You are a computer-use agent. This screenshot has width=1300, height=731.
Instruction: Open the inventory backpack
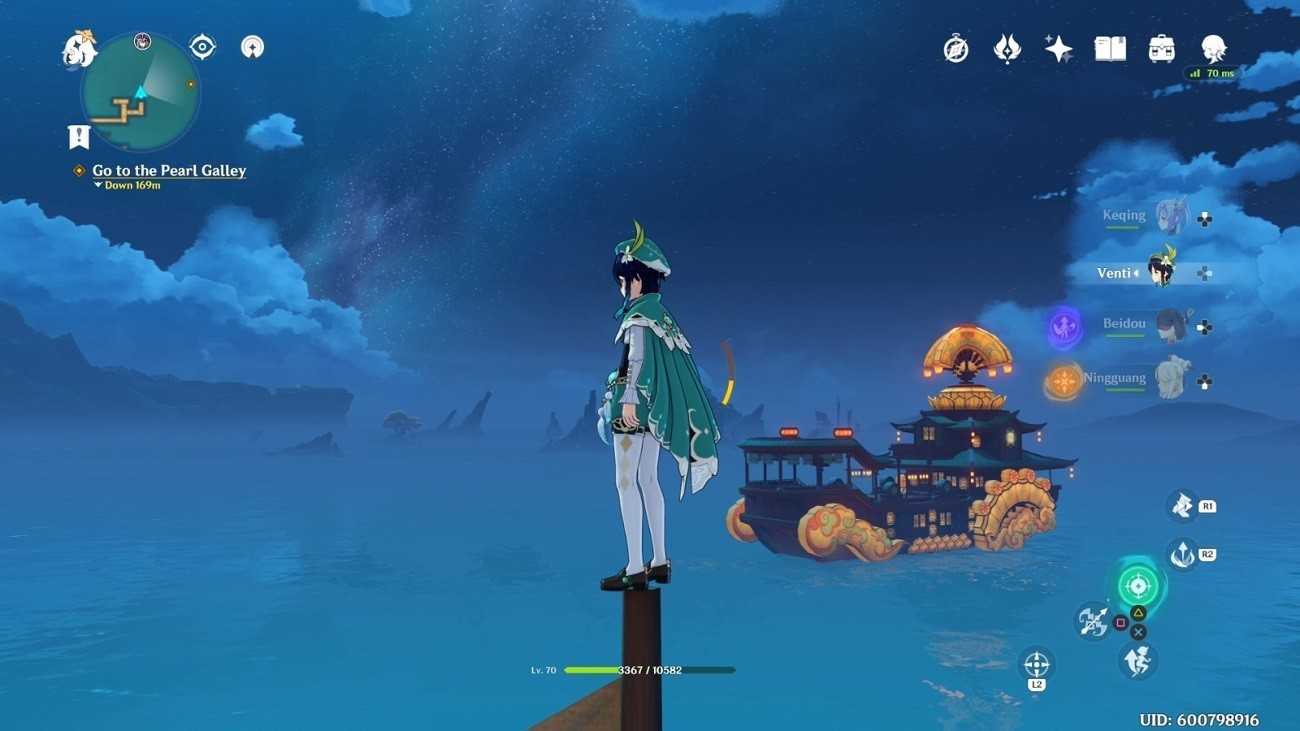pyautogui.click(x=1161, y=49)
